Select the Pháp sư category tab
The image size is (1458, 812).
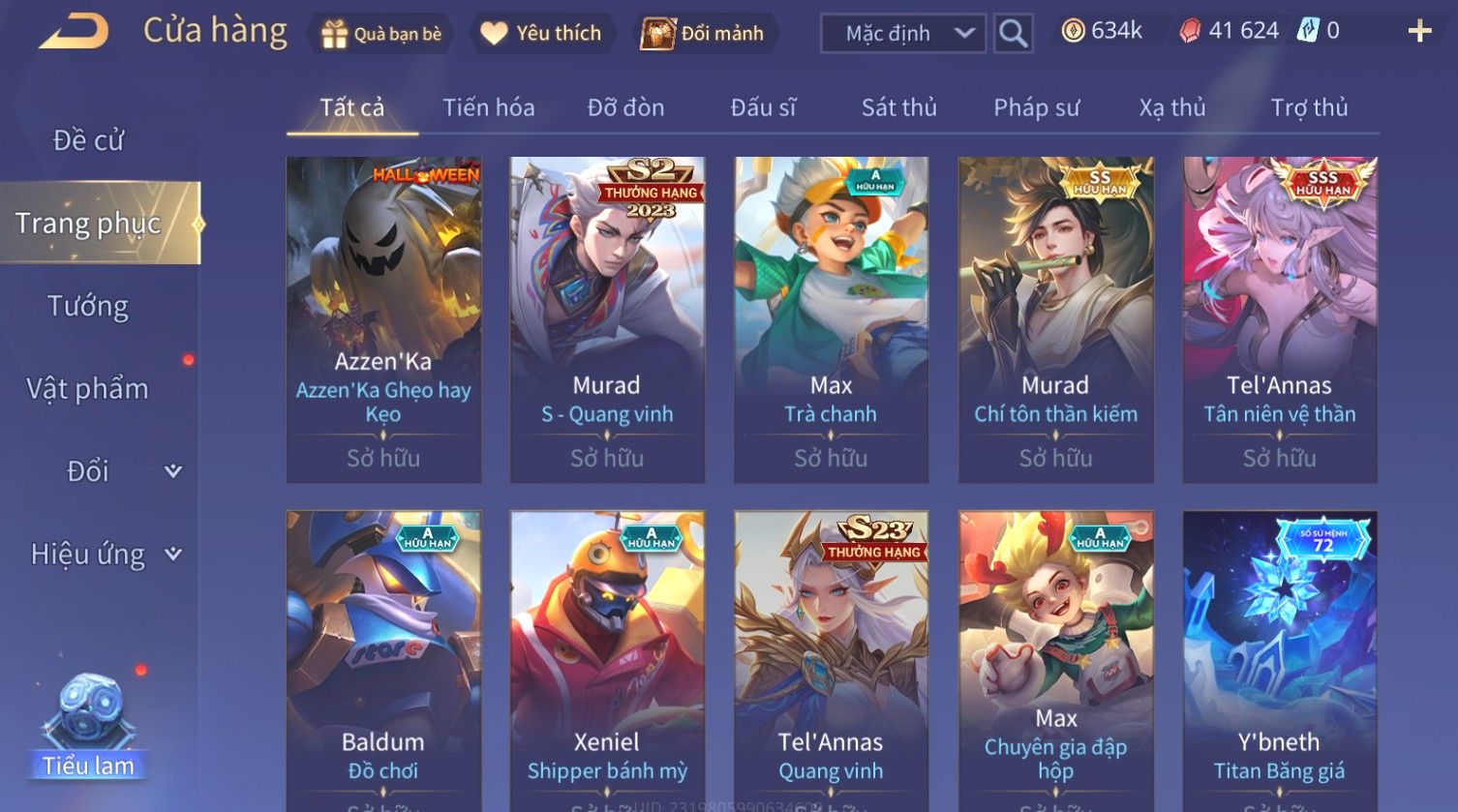click(x=1036, y=107)
